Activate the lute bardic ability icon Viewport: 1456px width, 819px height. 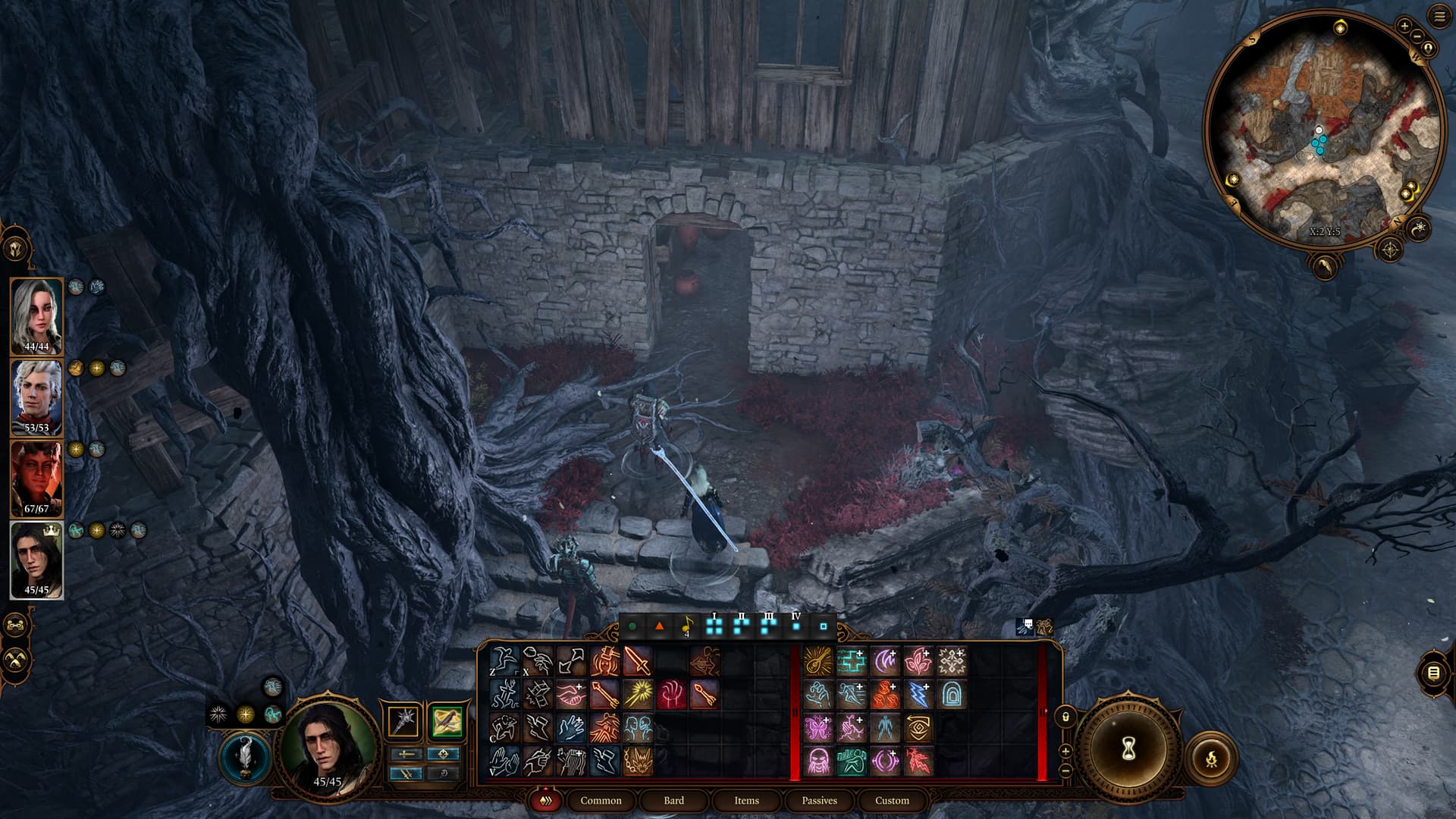(818, 661)
